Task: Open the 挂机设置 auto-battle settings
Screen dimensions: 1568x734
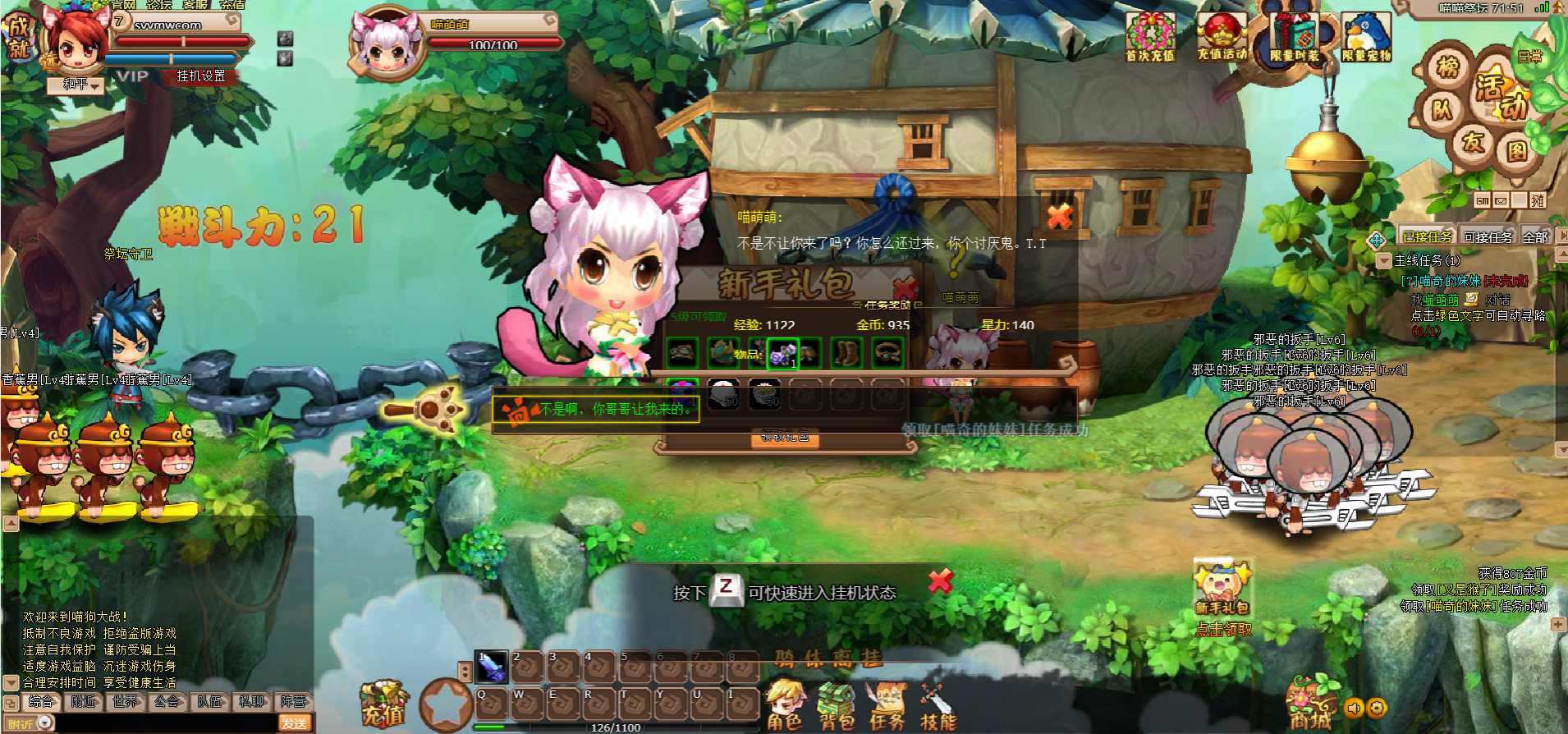Action: click(x=201, y=76)
